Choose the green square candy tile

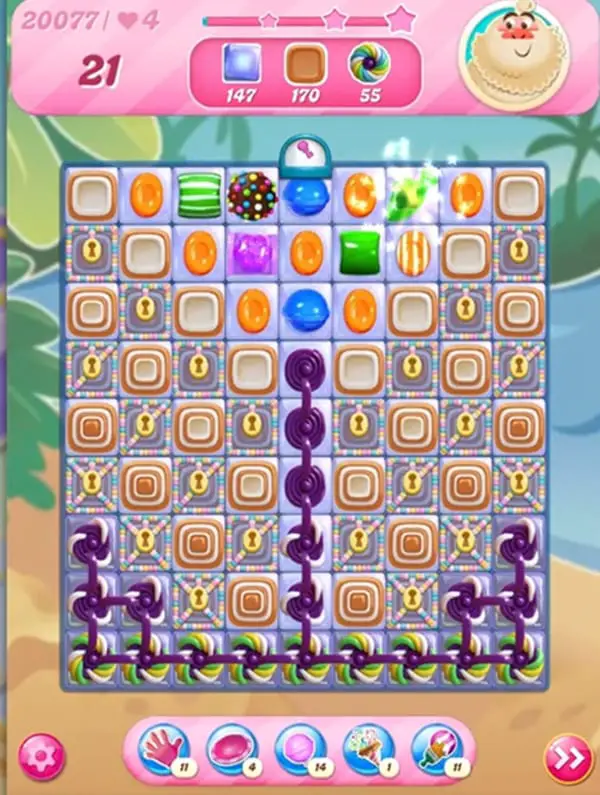coord(358,250)
